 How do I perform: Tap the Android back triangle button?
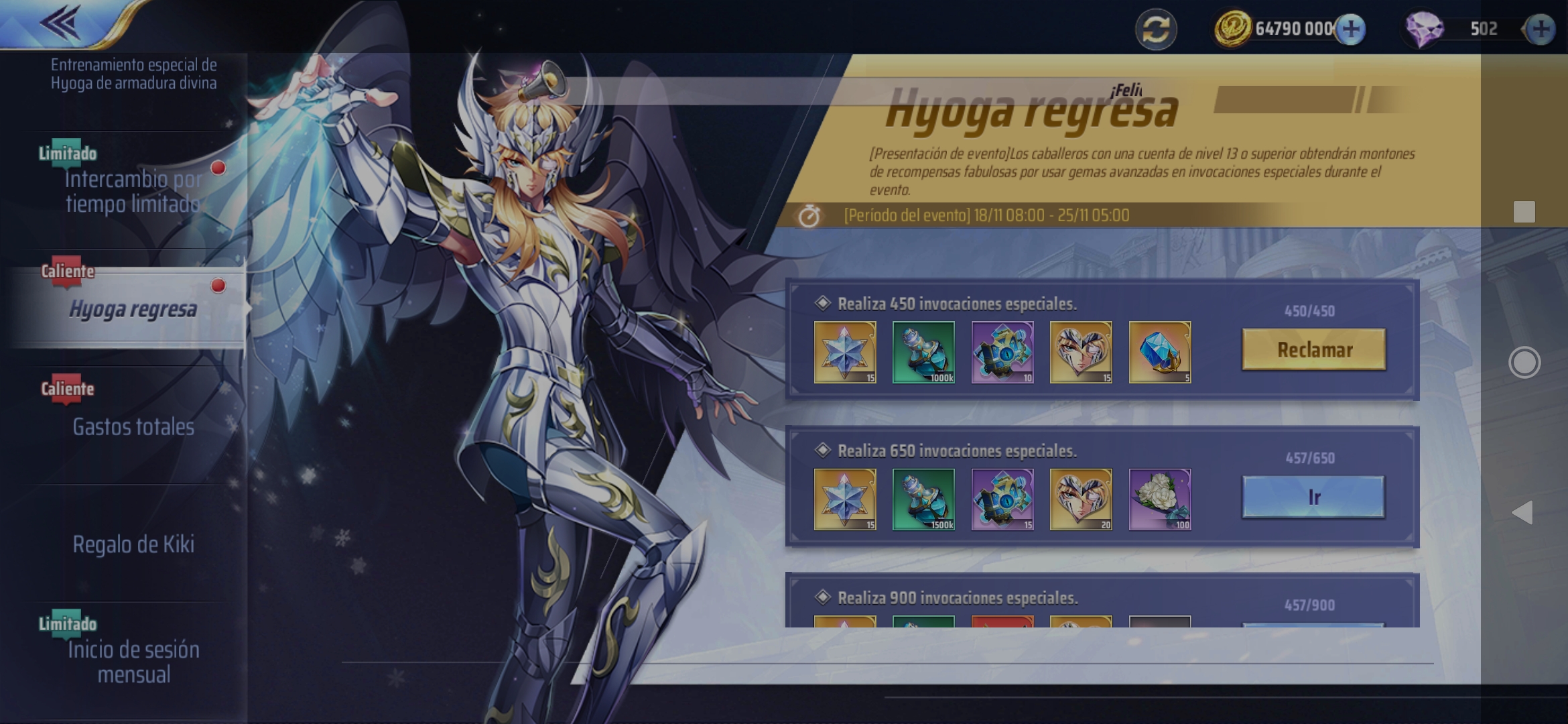1522,513
